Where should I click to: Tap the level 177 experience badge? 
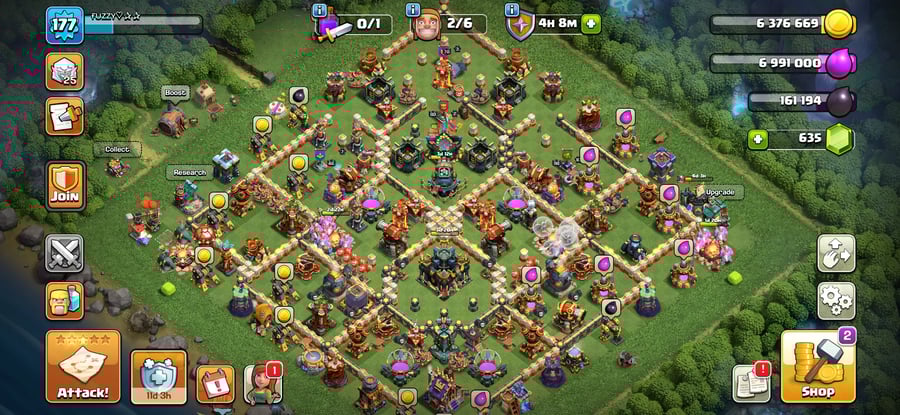point(63,25)
